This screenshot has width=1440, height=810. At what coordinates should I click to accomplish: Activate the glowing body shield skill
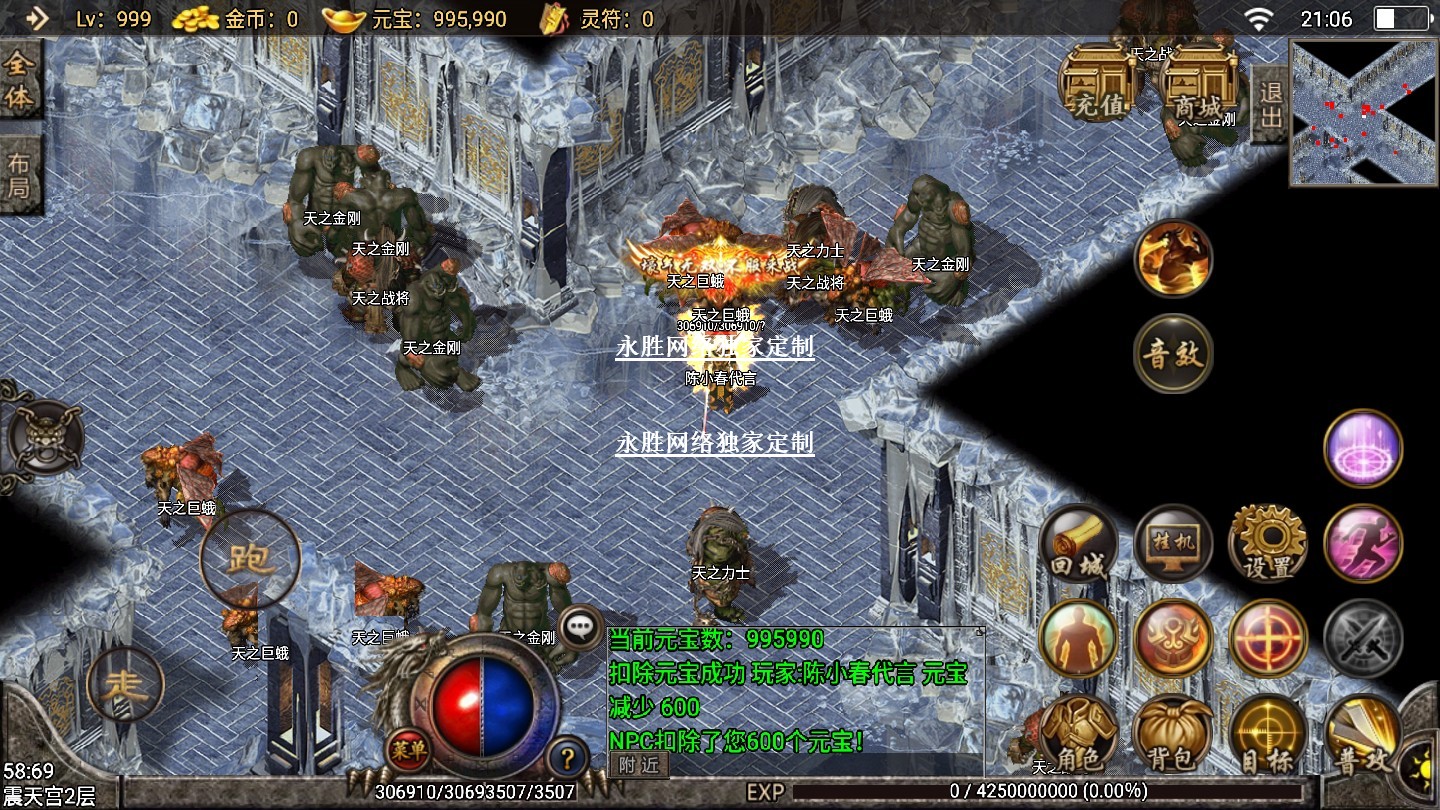tap(1079, 638)
